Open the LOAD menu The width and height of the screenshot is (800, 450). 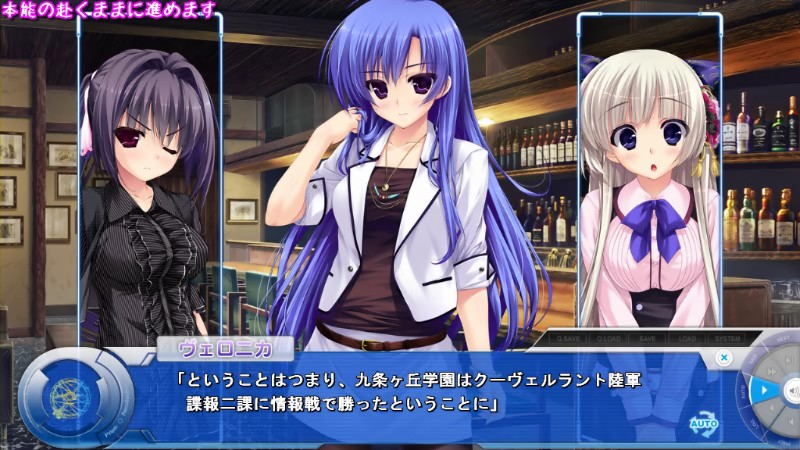(687, 338)
